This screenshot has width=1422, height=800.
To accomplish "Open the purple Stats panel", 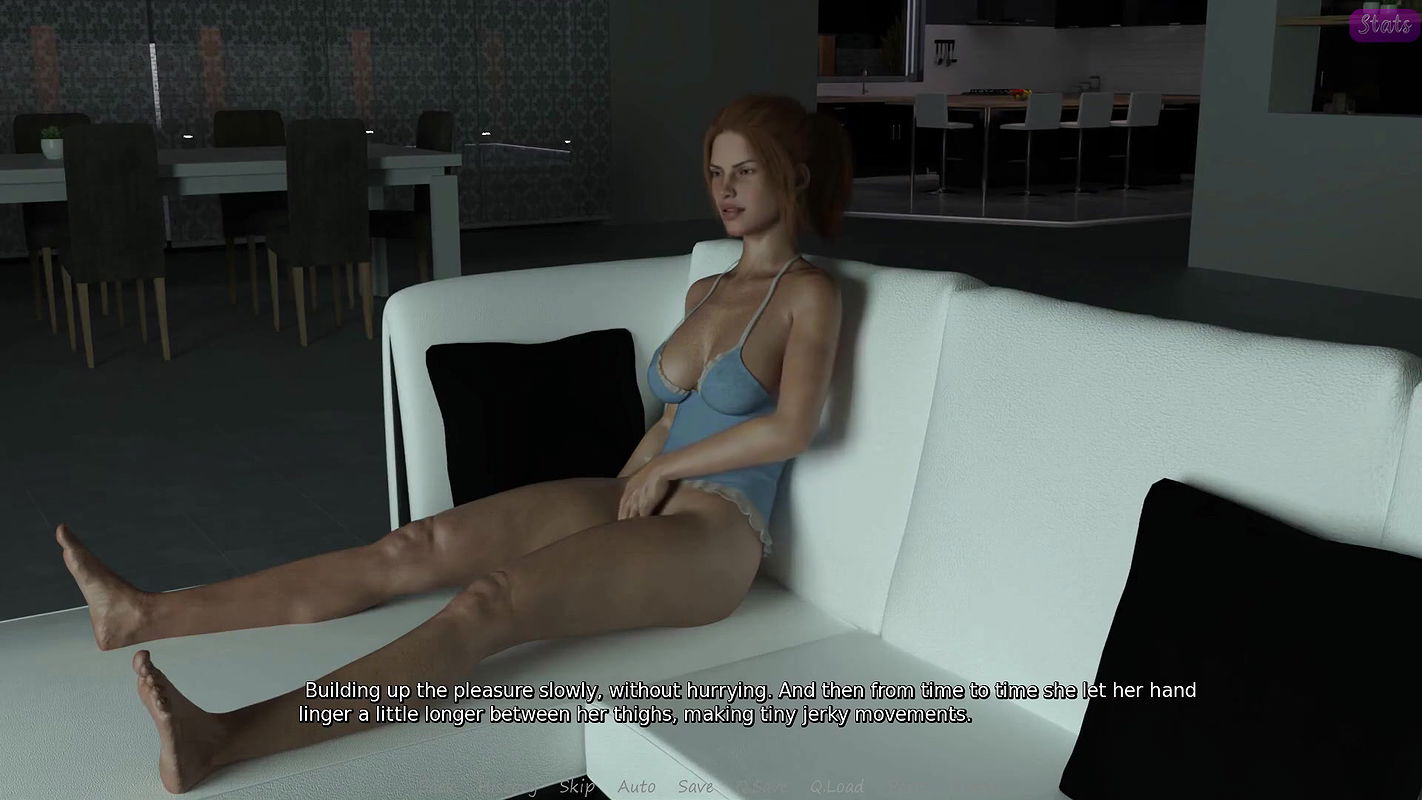I will coord(1384,24).
